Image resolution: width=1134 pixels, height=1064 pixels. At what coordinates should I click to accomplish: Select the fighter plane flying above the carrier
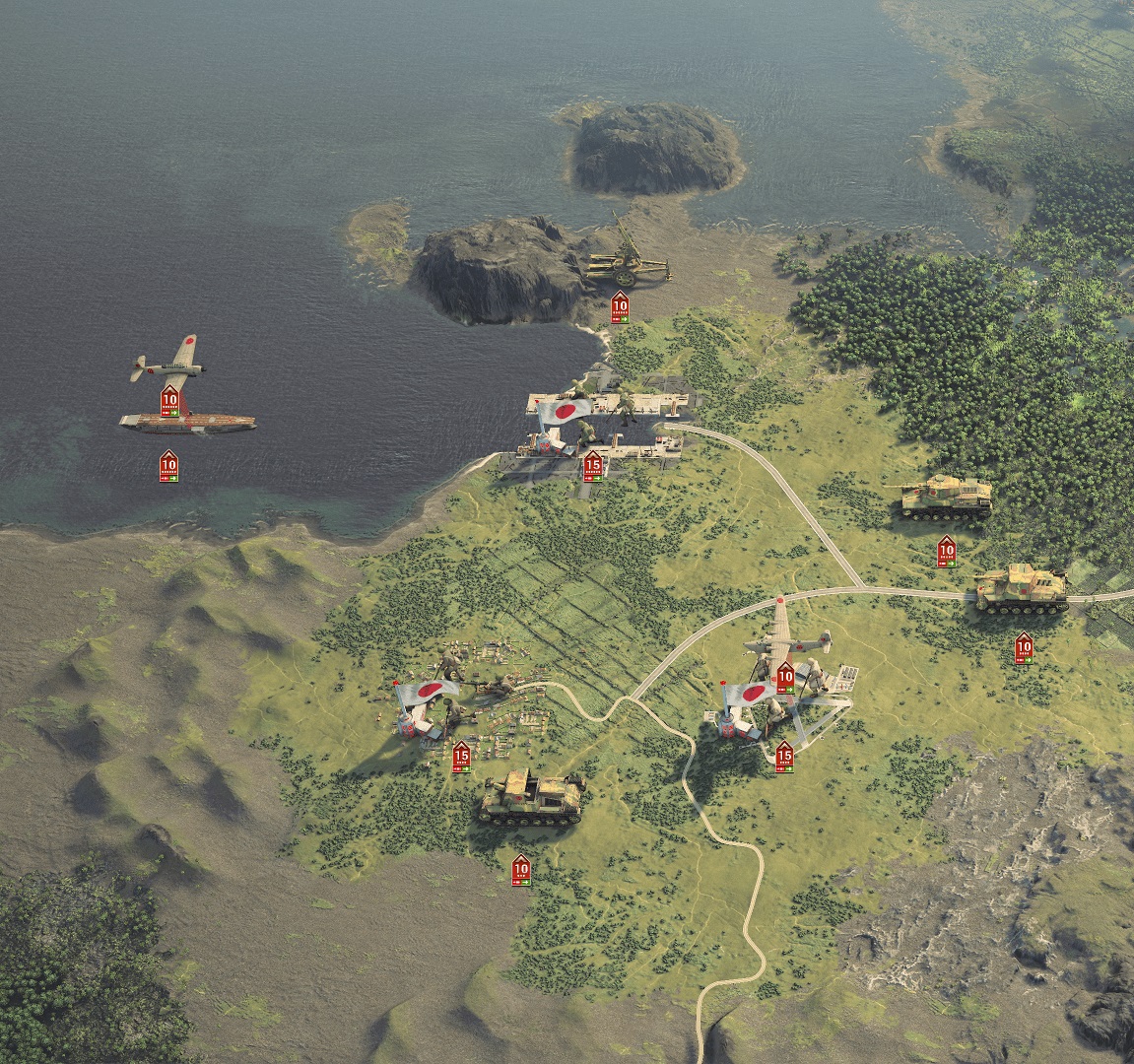point(168,364)
